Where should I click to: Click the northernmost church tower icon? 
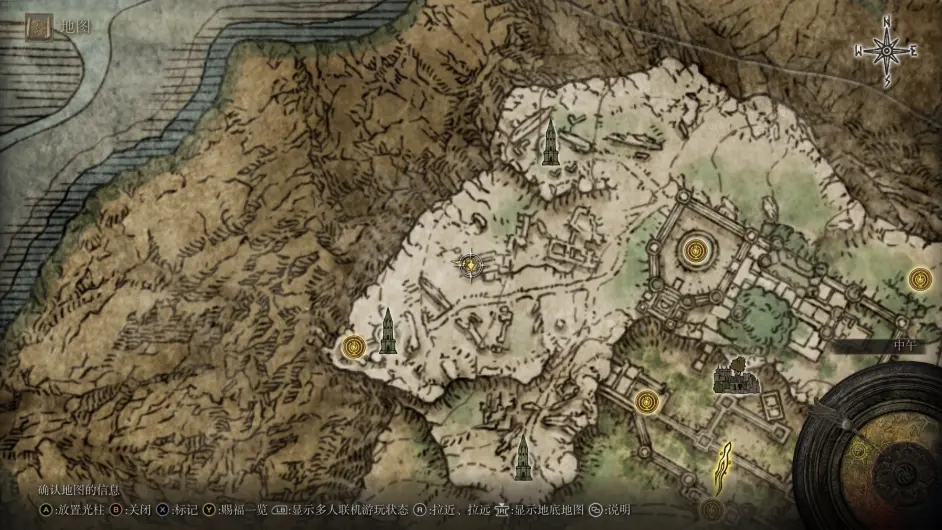[x=549, y=144]
